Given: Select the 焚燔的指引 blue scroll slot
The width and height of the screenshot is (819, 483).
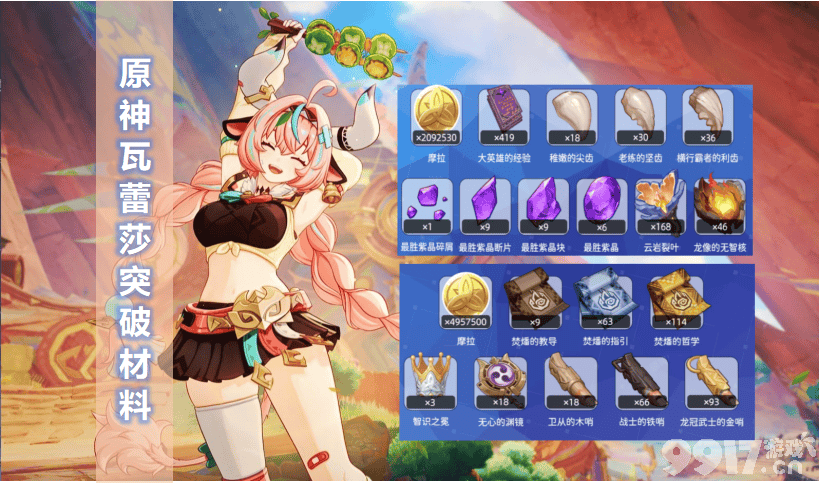Looking at the screenshot, I should 603,301.
